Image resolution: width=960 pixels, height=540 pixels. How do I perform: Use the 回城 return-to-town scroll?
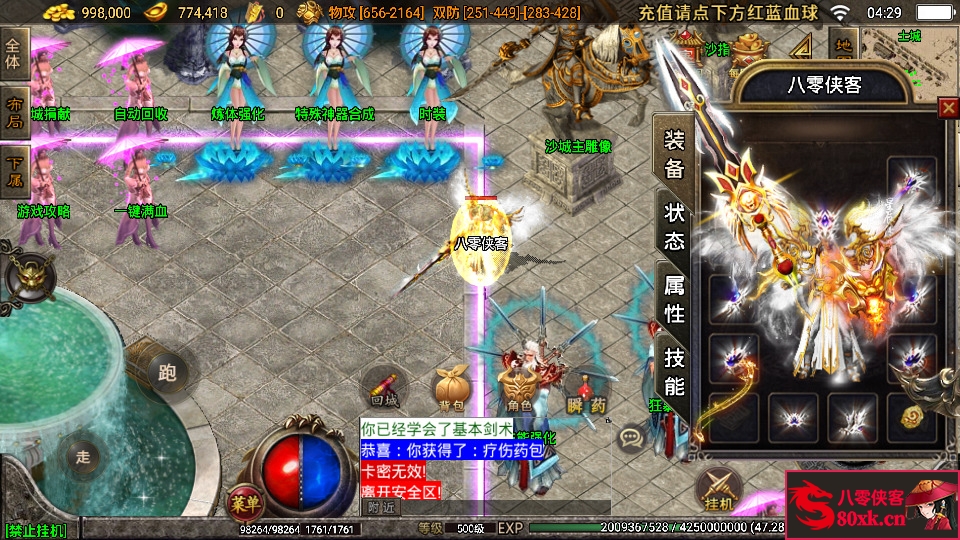click(x=384, y=386)
